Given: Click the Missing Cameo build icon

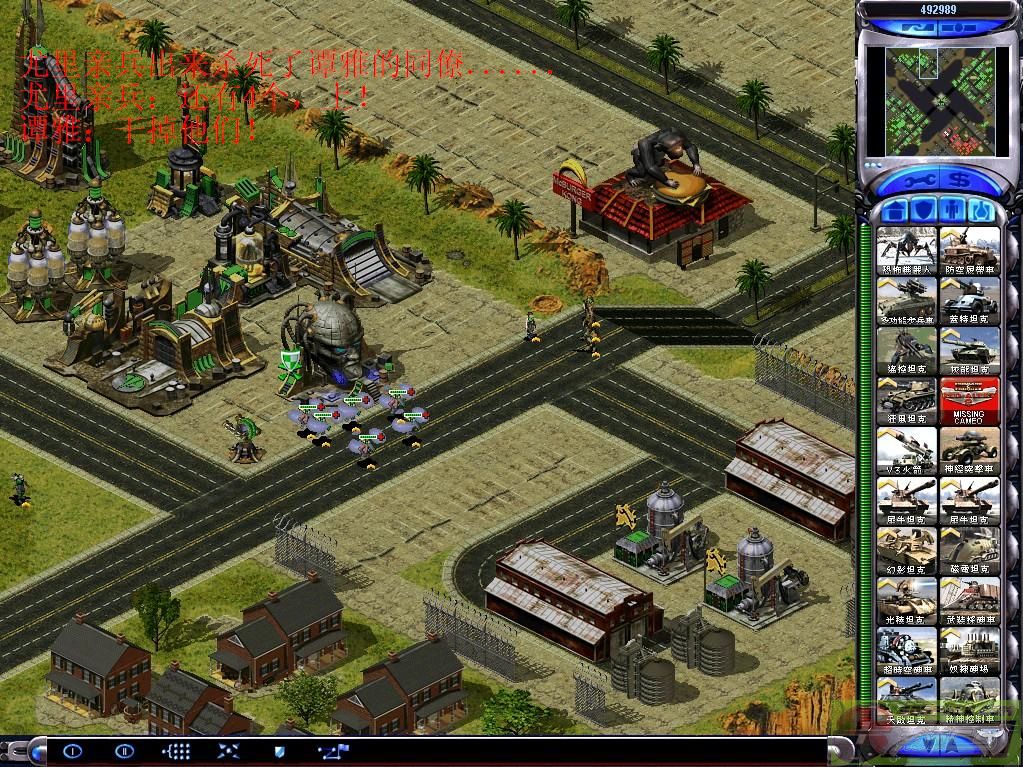Looking at the screenshot, I should pos(969,400).
